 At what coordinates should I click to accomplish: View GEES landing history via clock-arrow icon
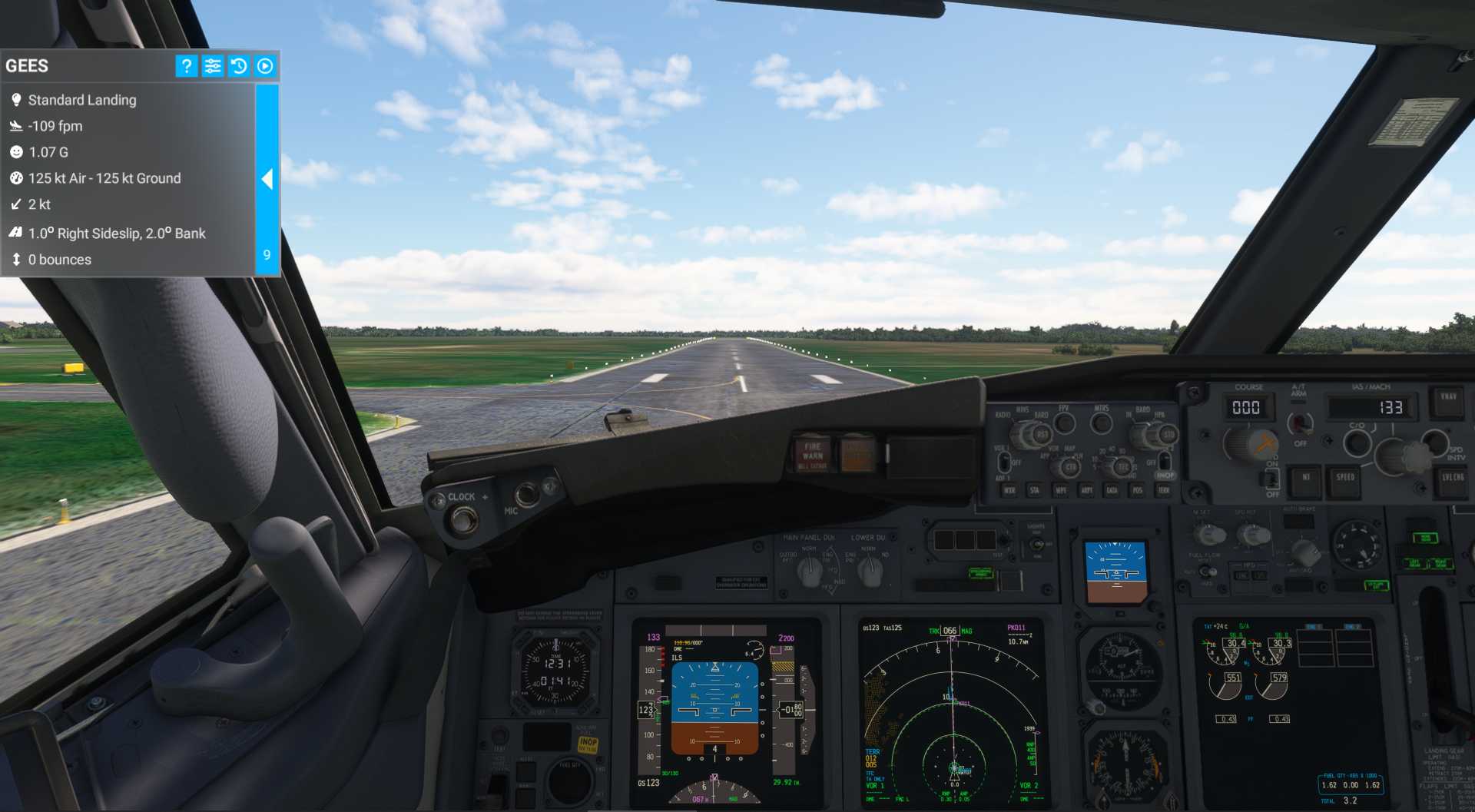(239, 66)
